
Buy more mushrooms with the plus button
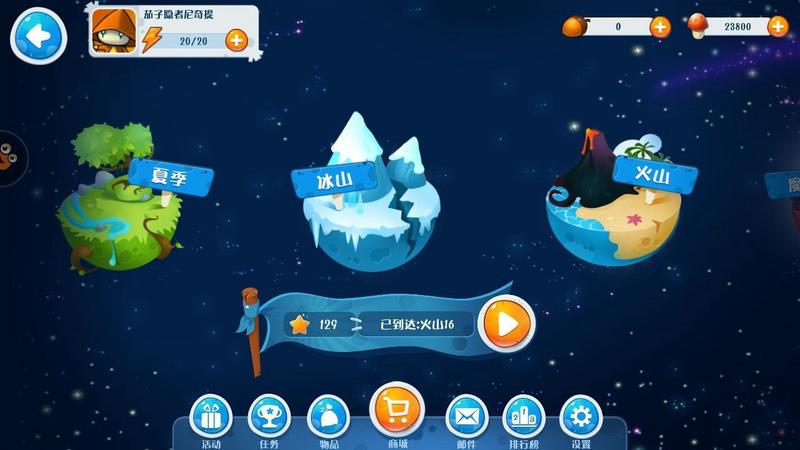click(x=777, y=27)
